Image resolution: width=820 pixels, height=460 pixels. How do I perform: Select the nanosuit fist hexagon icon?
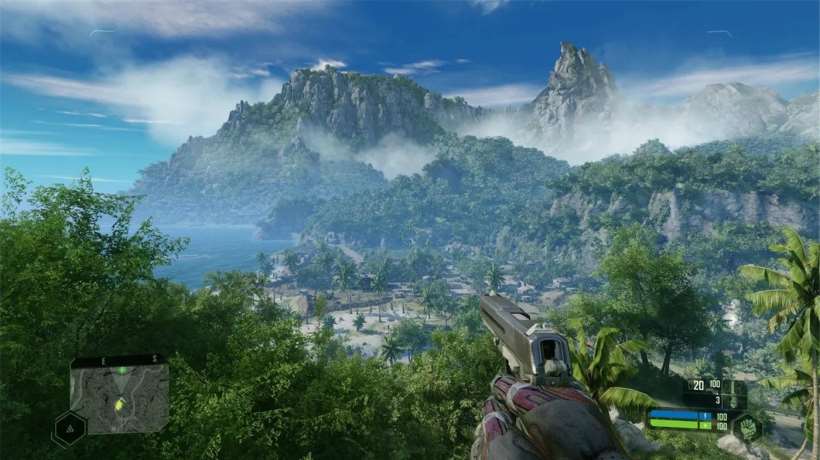[x=747, y=428]
